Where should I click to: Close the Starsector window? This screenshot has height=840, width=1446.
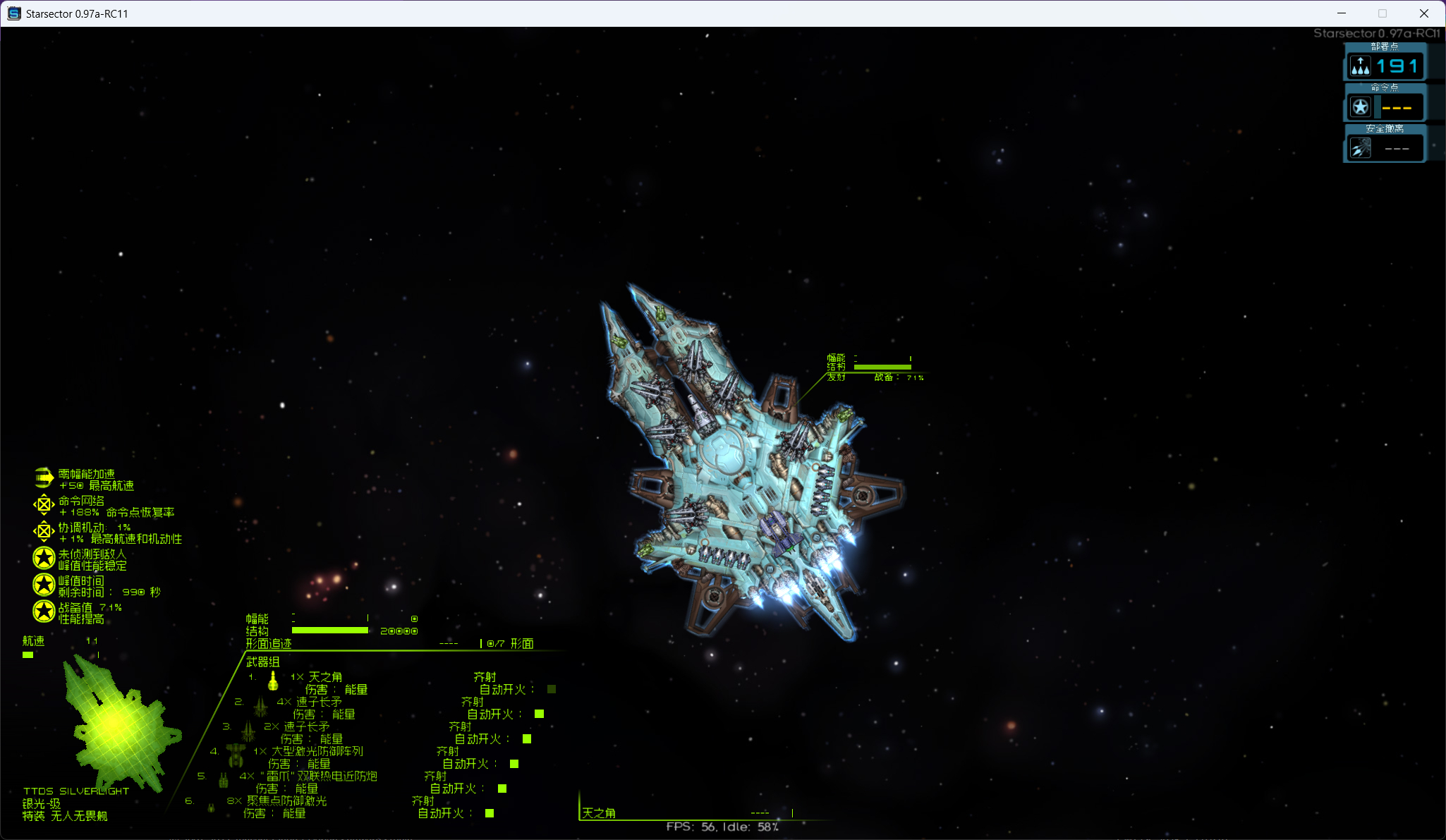(x=1423, y=13)
